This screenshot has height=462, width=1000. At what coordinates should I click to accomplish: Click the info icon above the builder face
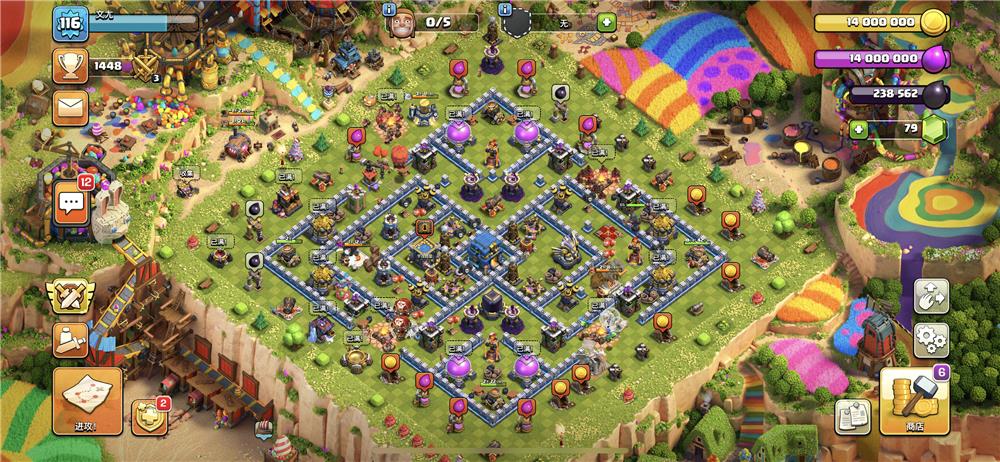pyautogui.click(x=392, y=7)
